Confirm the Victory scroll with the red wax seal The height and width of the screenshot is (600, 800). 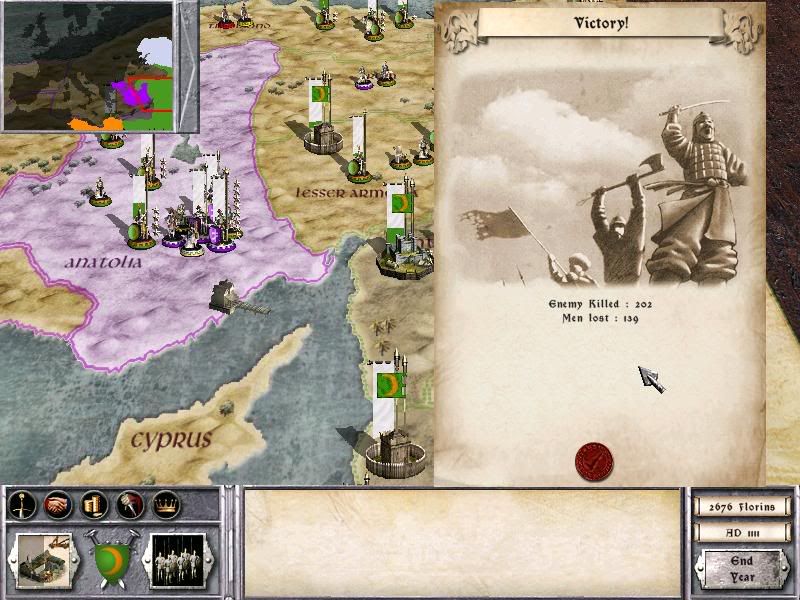(594, 461)
